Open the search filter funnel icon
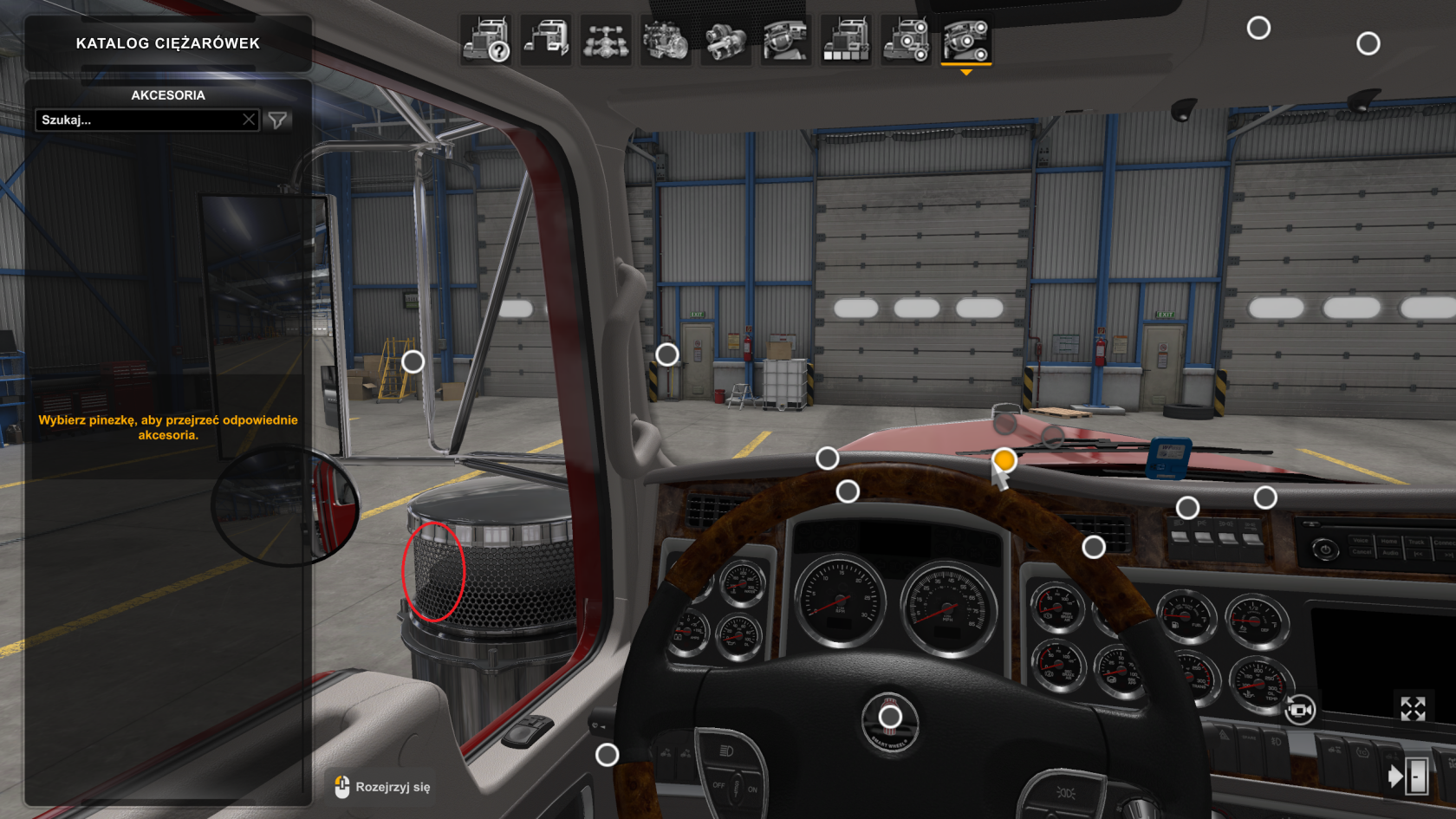This screenshot has height=819, width=1456. coord(276,120)
